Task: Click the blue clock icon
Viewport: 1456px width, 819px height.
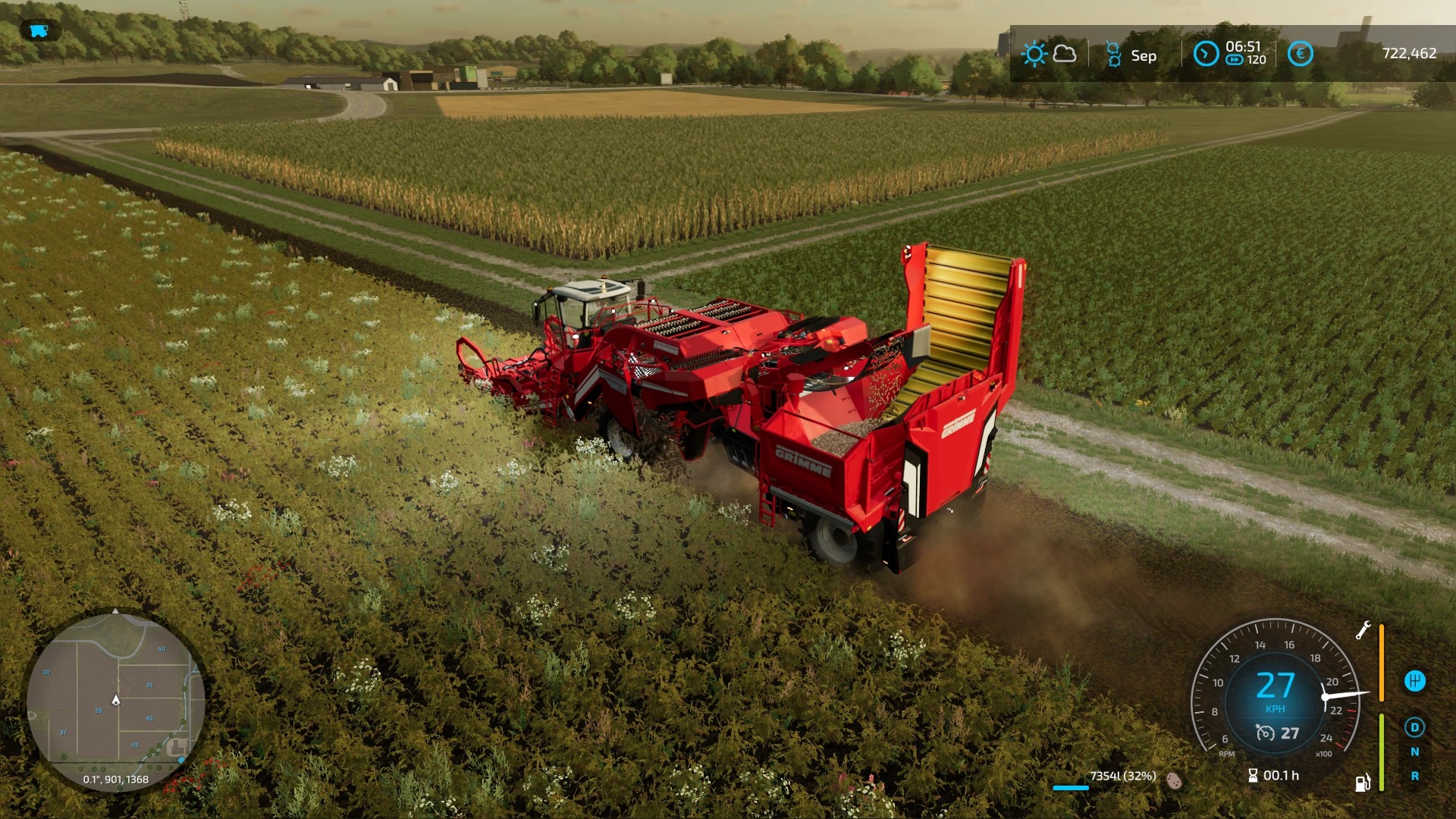Action: point(1206,54)
